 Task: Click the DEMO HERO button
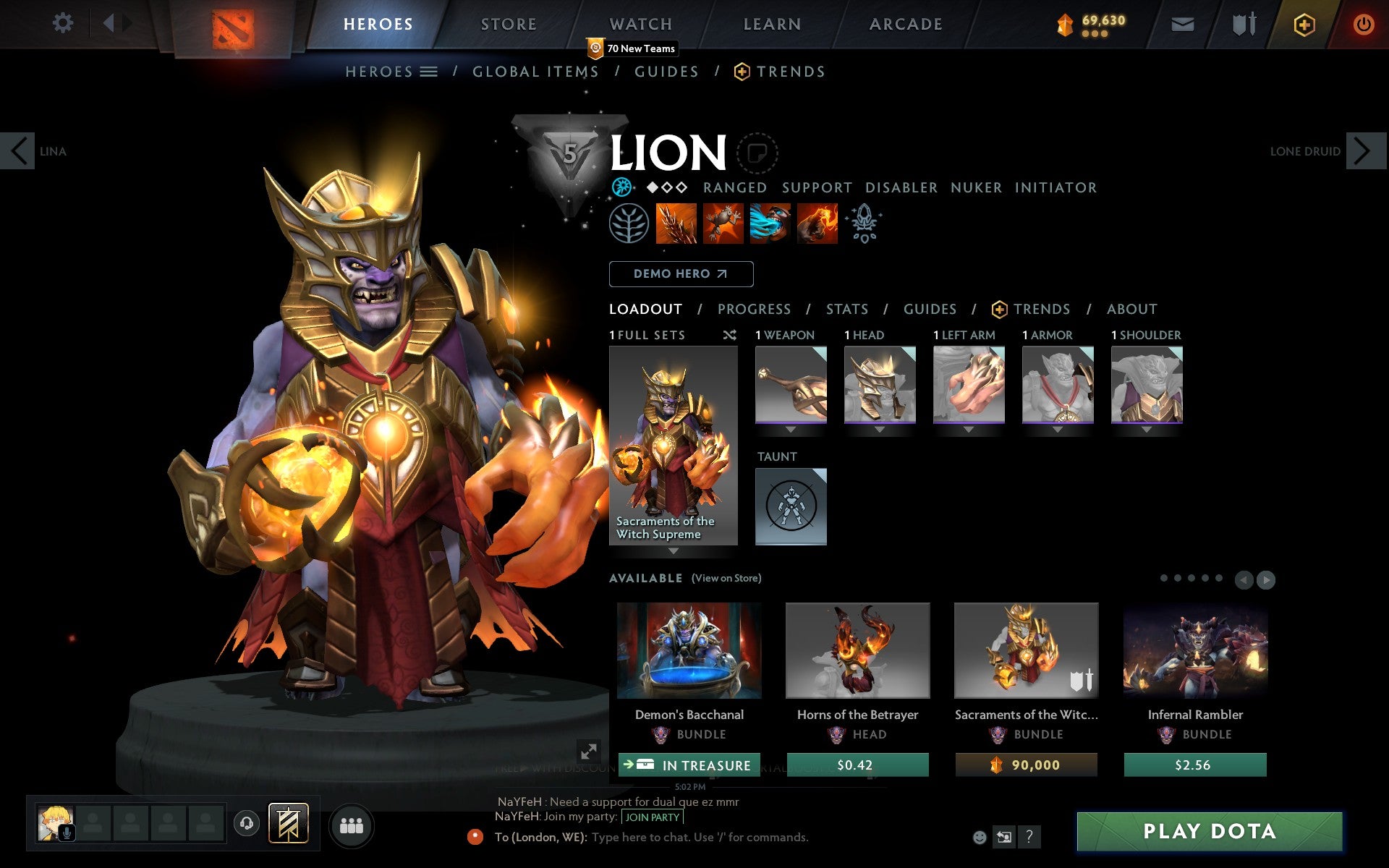(x=681, y=274)
